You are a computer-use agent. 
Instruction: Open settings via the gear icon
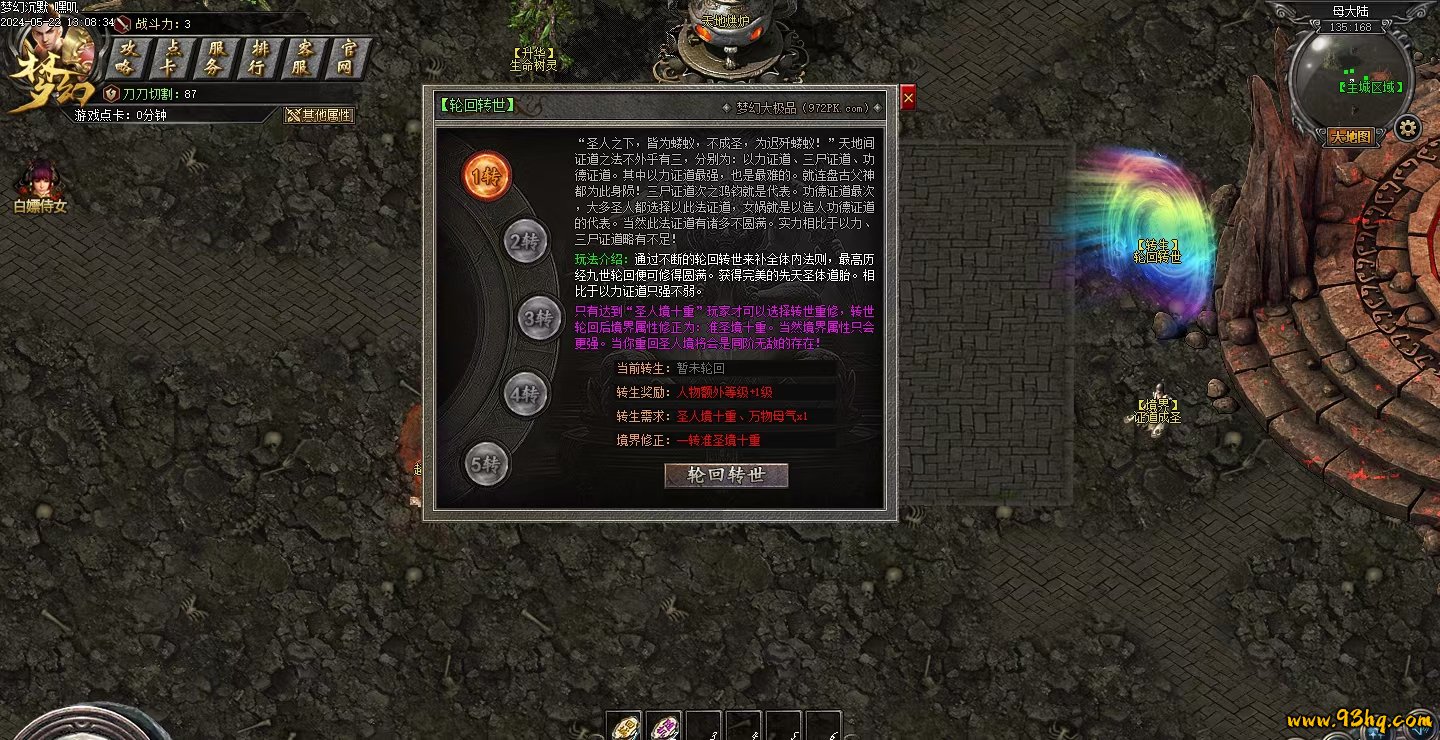coord(1408,128)
